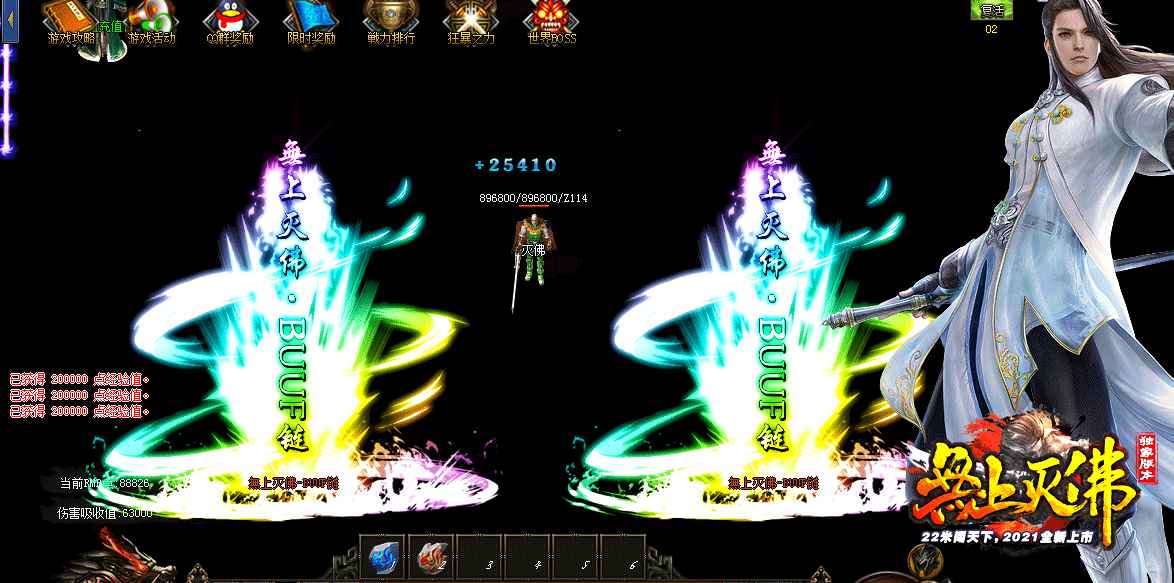Open the QQ群奖励 penguin reward icon
Image resolution: width=1174 pixels, height=583 pixels.
(230, 20)
